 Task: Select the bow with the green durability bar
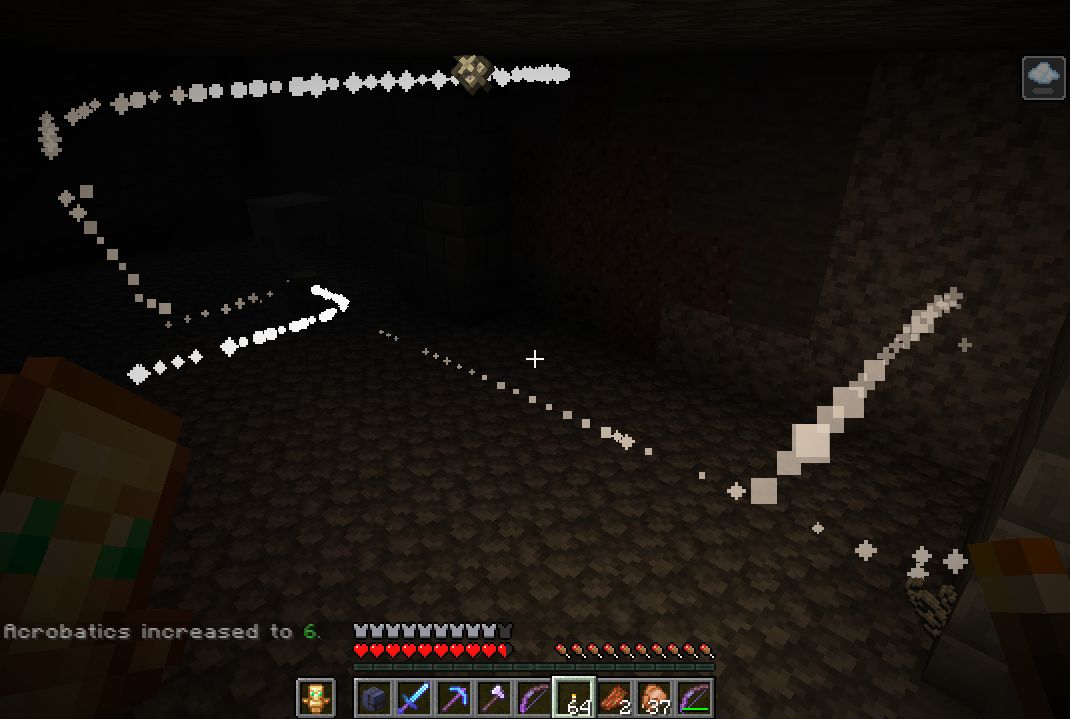695,697
